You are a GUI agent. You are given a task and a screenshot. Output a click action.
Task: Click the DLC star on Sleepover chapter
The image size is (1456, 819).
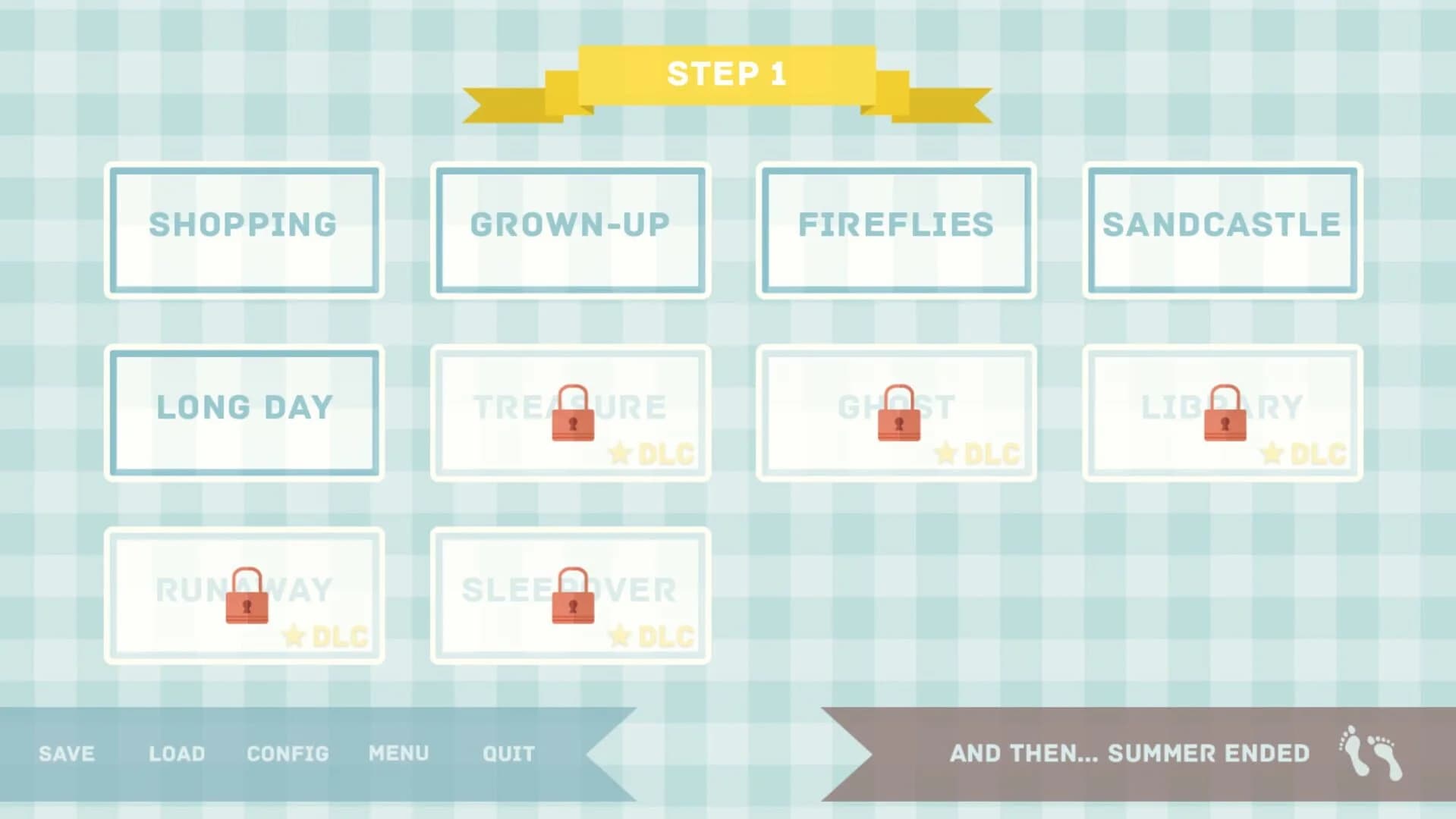[621, 635]
